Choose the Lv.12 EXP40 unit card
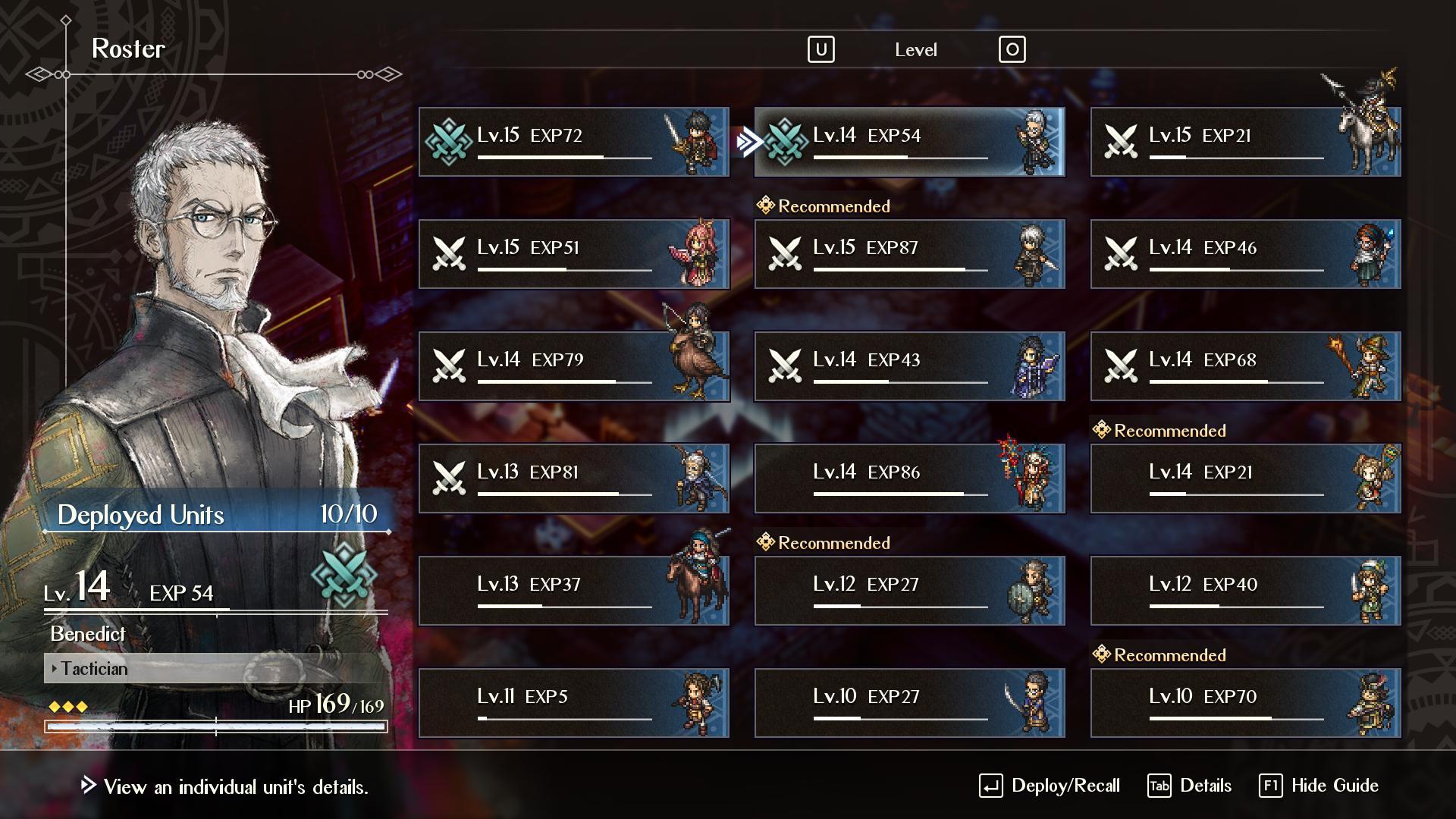Viewport: 1456px width, 819px height. coord(1245,591)
